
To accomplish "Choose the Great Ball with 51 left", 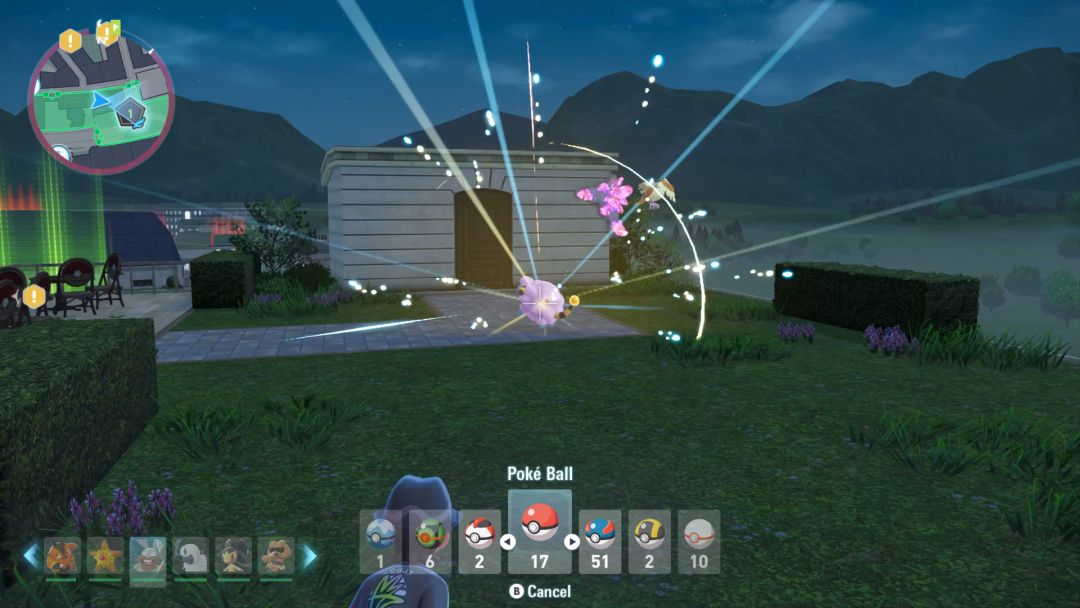I will click(599, 542).
